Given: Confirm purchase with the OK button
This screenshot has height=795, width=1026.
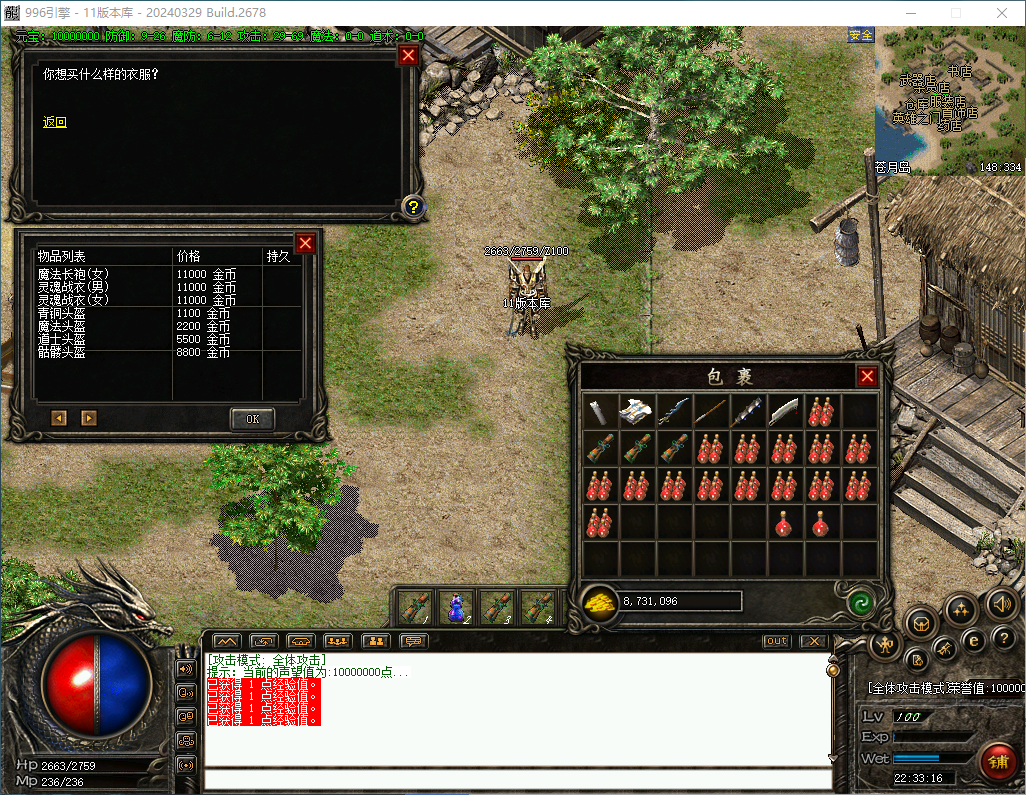Looking at the screenshot, I should [x=252, y=419].
